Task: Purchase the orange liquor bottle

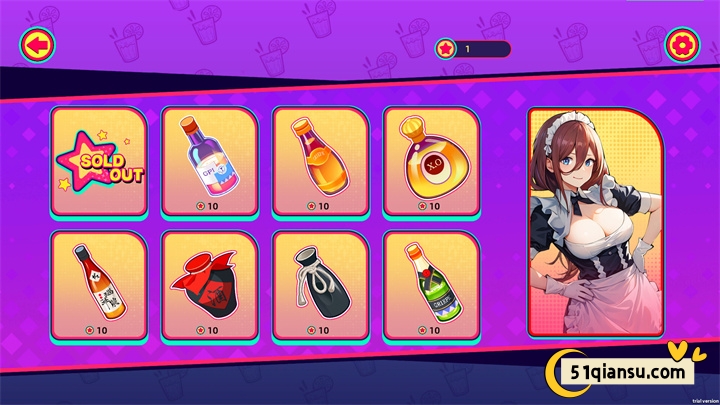Action: tap(321, 162)
